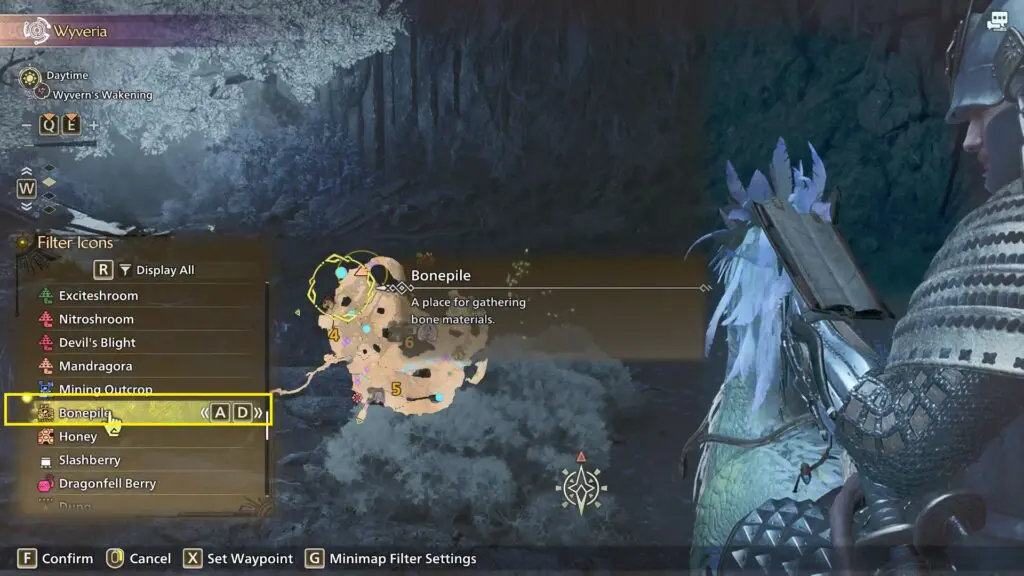
Task: Choose the Nitroshroom filter entry
Action: pyautogui.click(x=95, y=319)
